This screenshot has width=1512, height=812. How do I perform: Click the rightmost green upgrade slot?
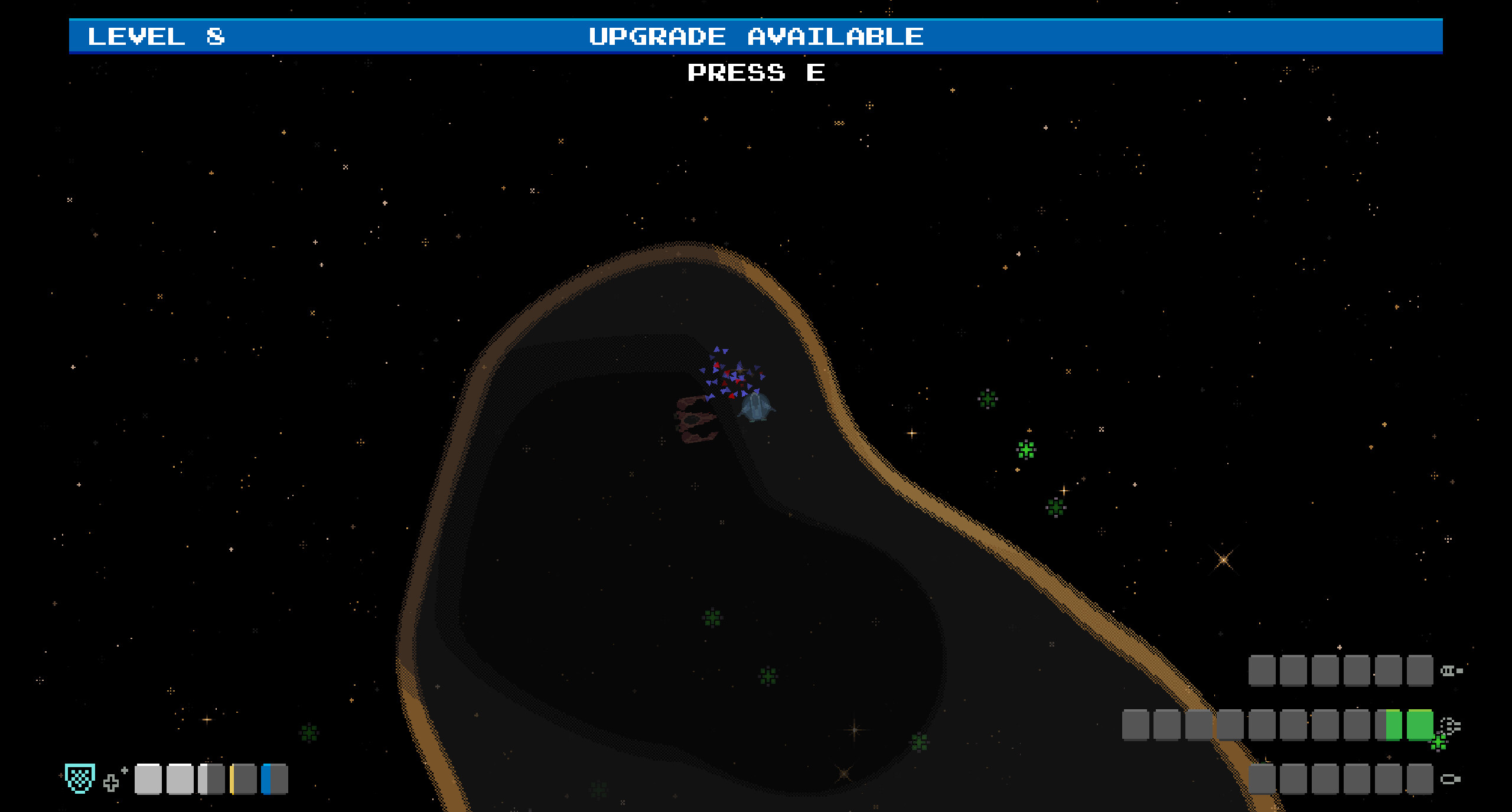coord(1420,725)
